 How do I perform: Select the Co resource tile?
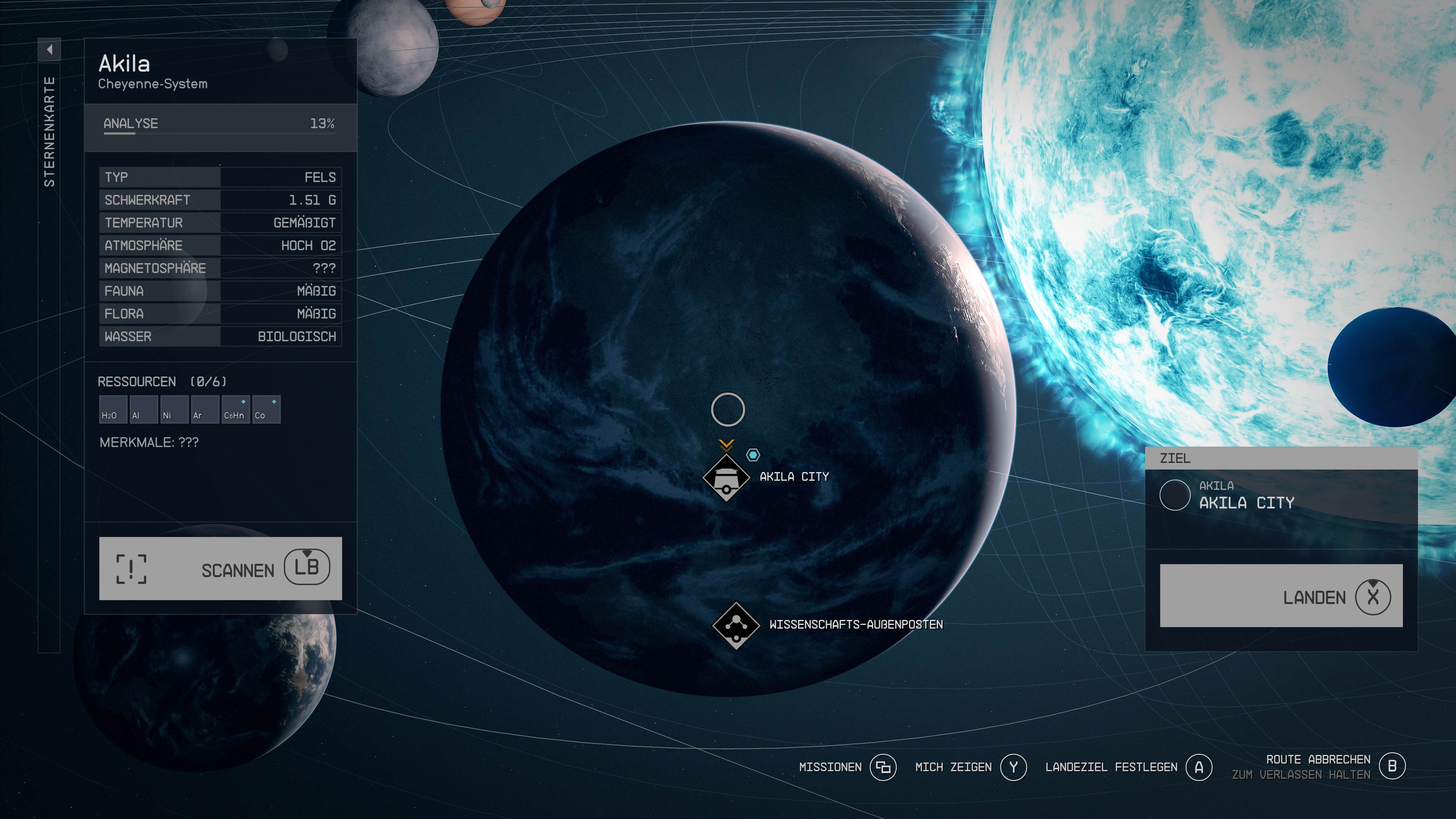(266, 409)
